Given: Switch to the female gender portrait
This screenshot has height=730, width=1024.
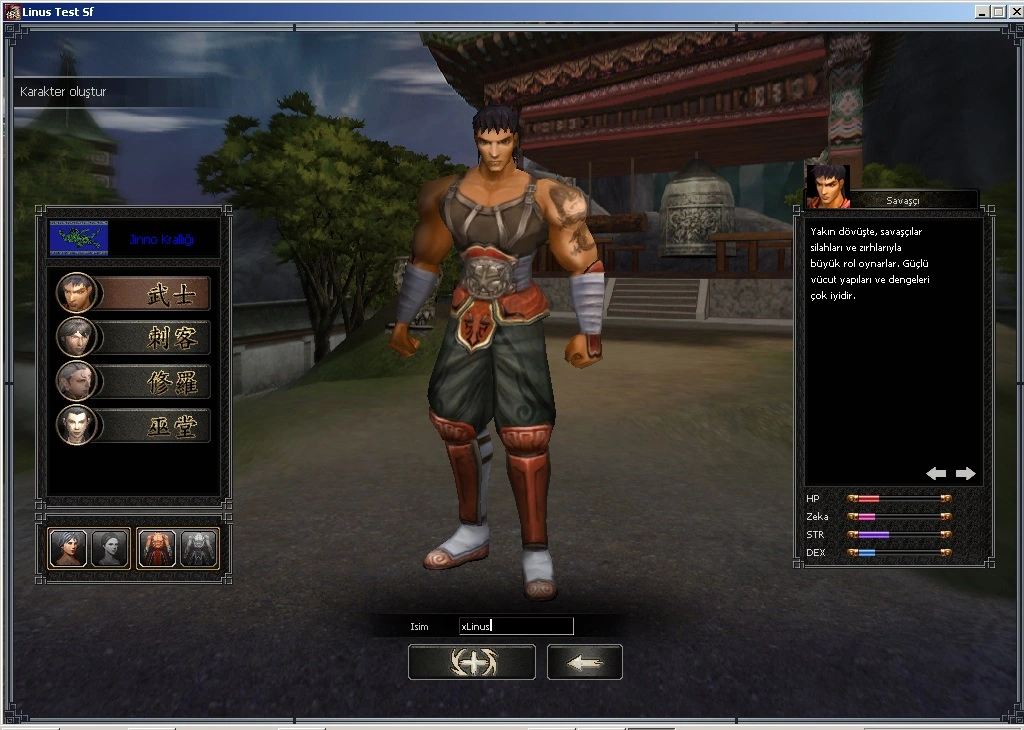Looking at the screenshot, I should click(110, 549).
